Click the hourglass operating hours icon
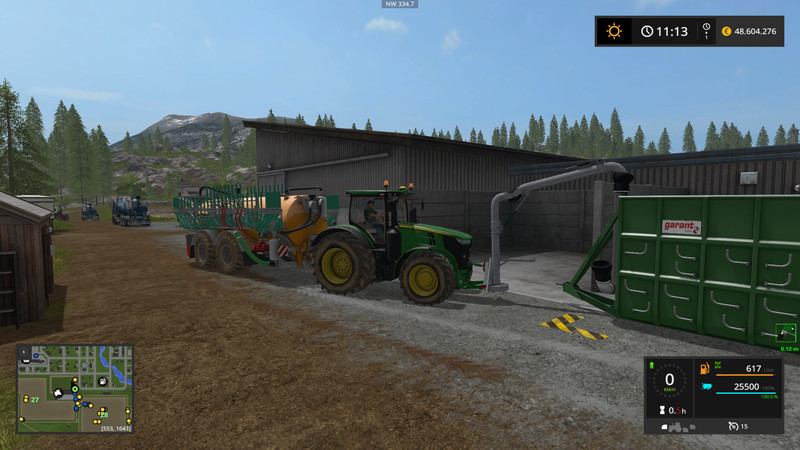The image size is (800, 450). 660,411
